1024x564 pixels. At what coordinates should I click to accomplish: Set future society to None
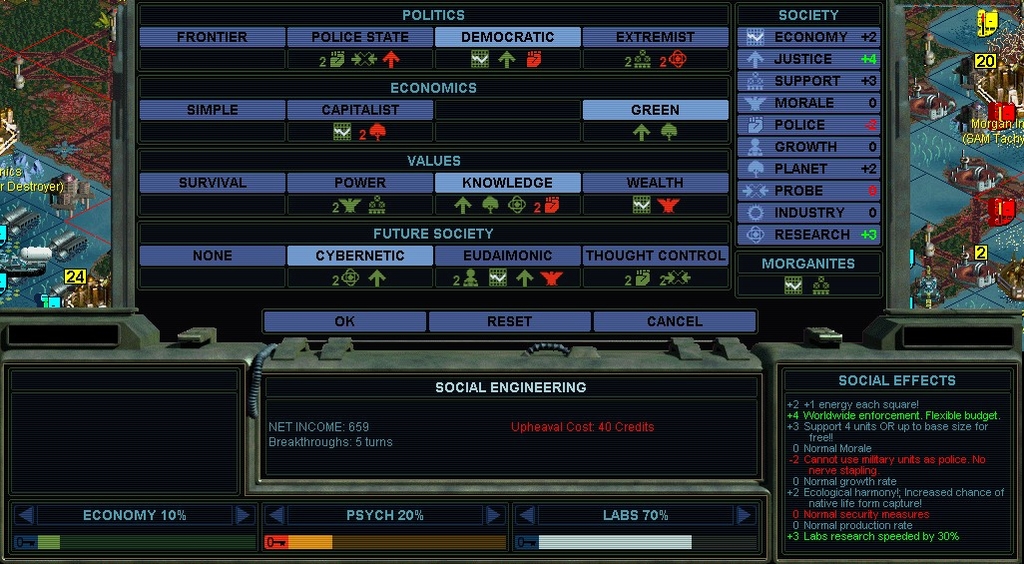[x=212, y=256]
